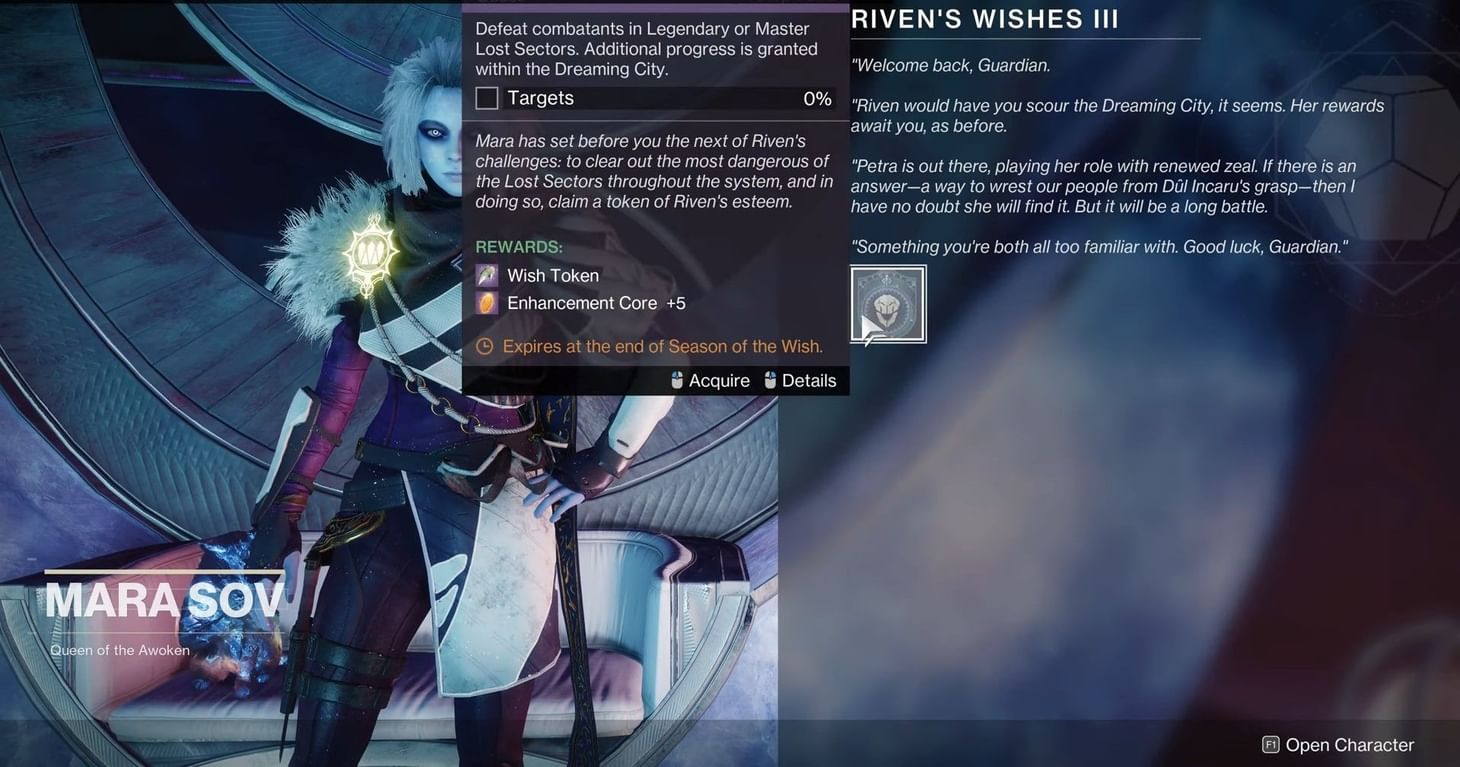Click the Enhancement Core reward icon

tap(489, 302)
